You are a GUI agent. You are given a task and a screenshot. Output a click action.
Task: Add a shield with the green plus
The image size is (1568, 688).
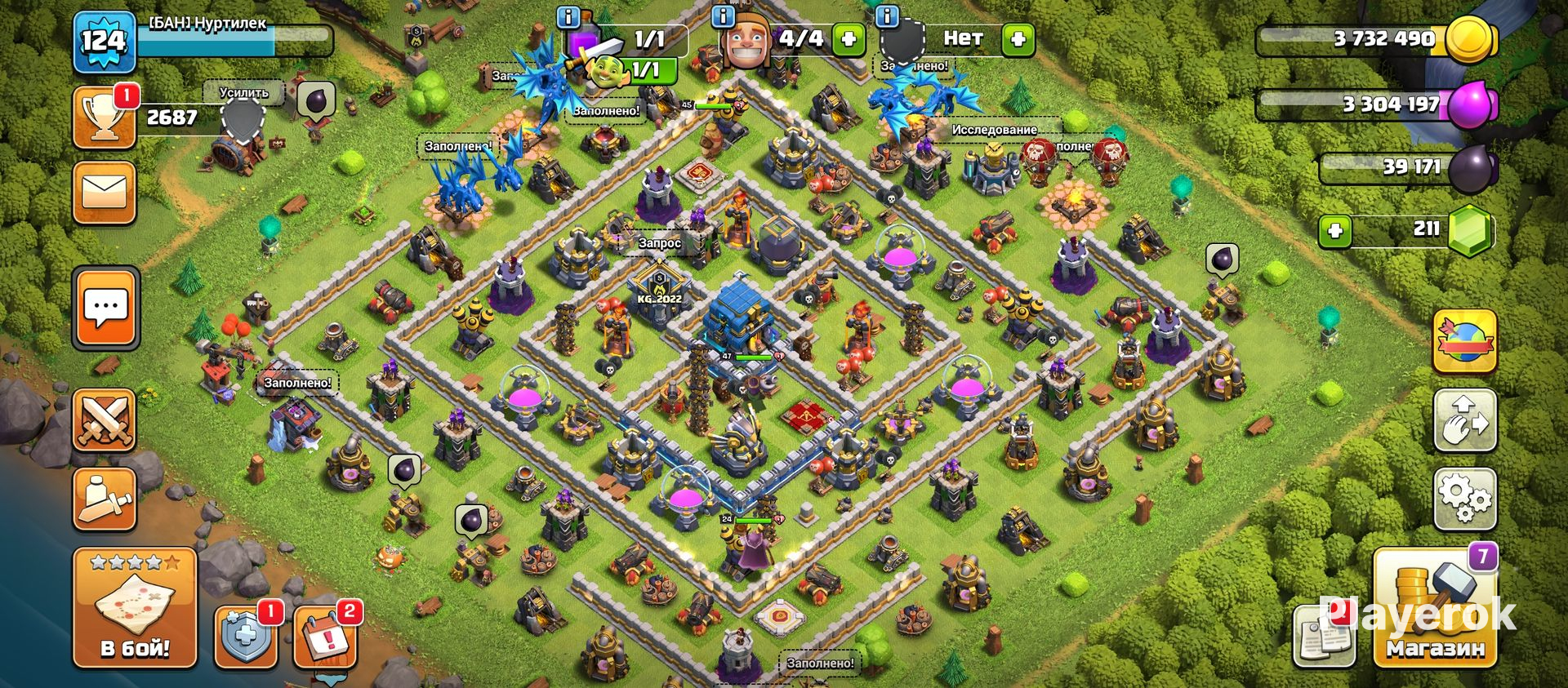[x=1018, y=38]
